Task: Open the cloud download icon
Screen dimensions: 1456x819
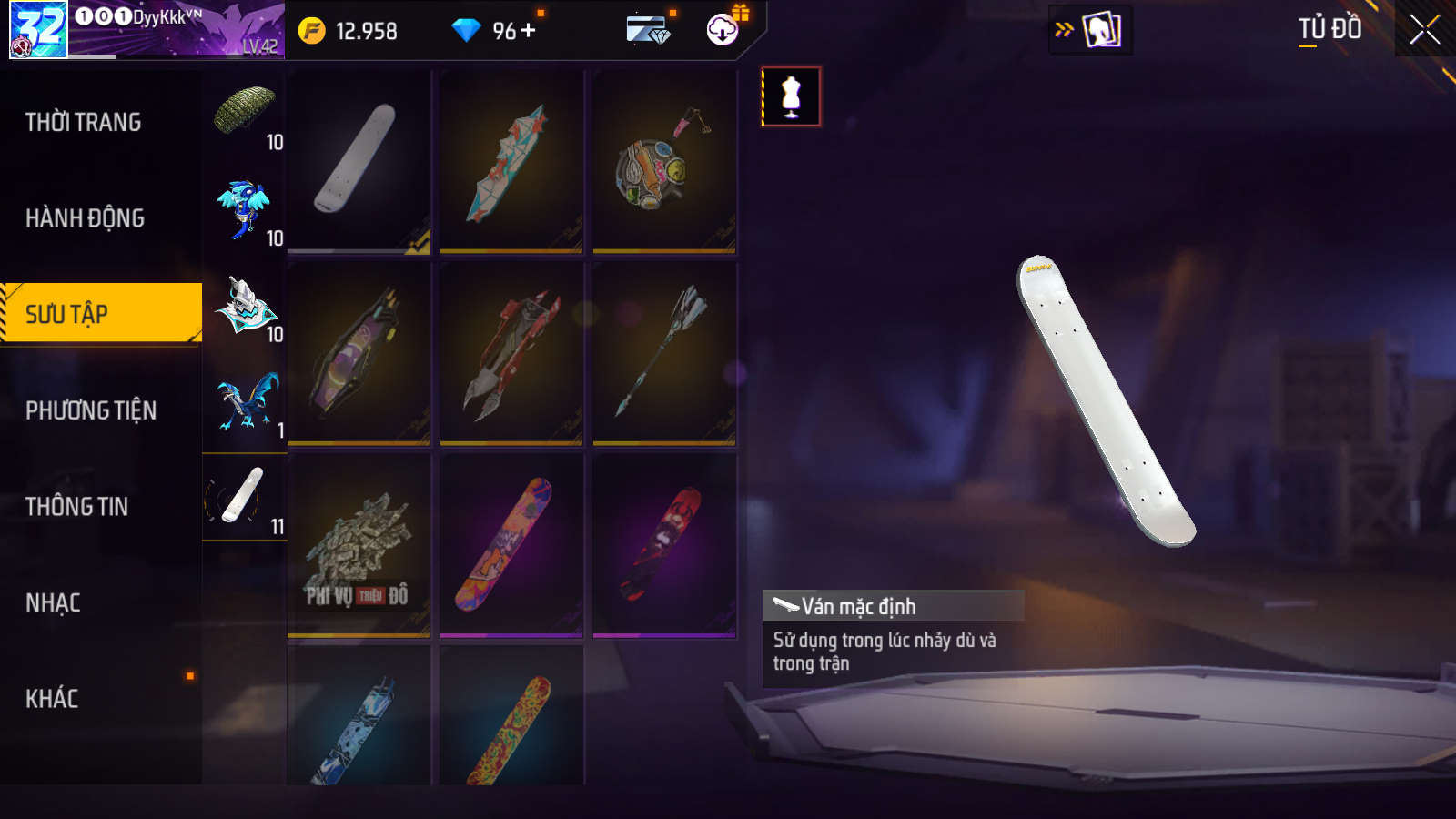Action: pyautogui.click(x=723, y=30)
